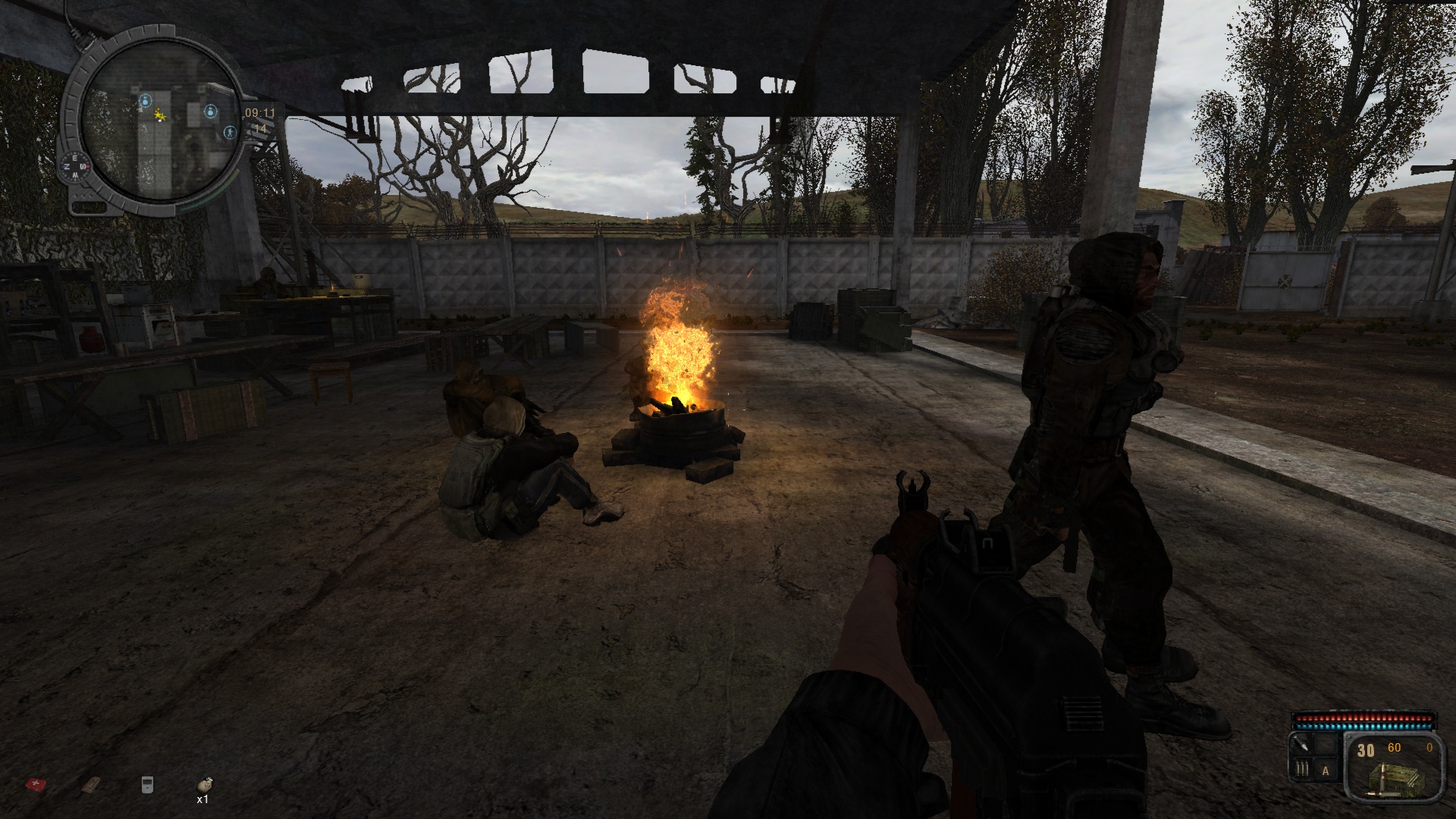
Task: Select the soldier figure marker on minimap
Action: (x=231, y=132)
